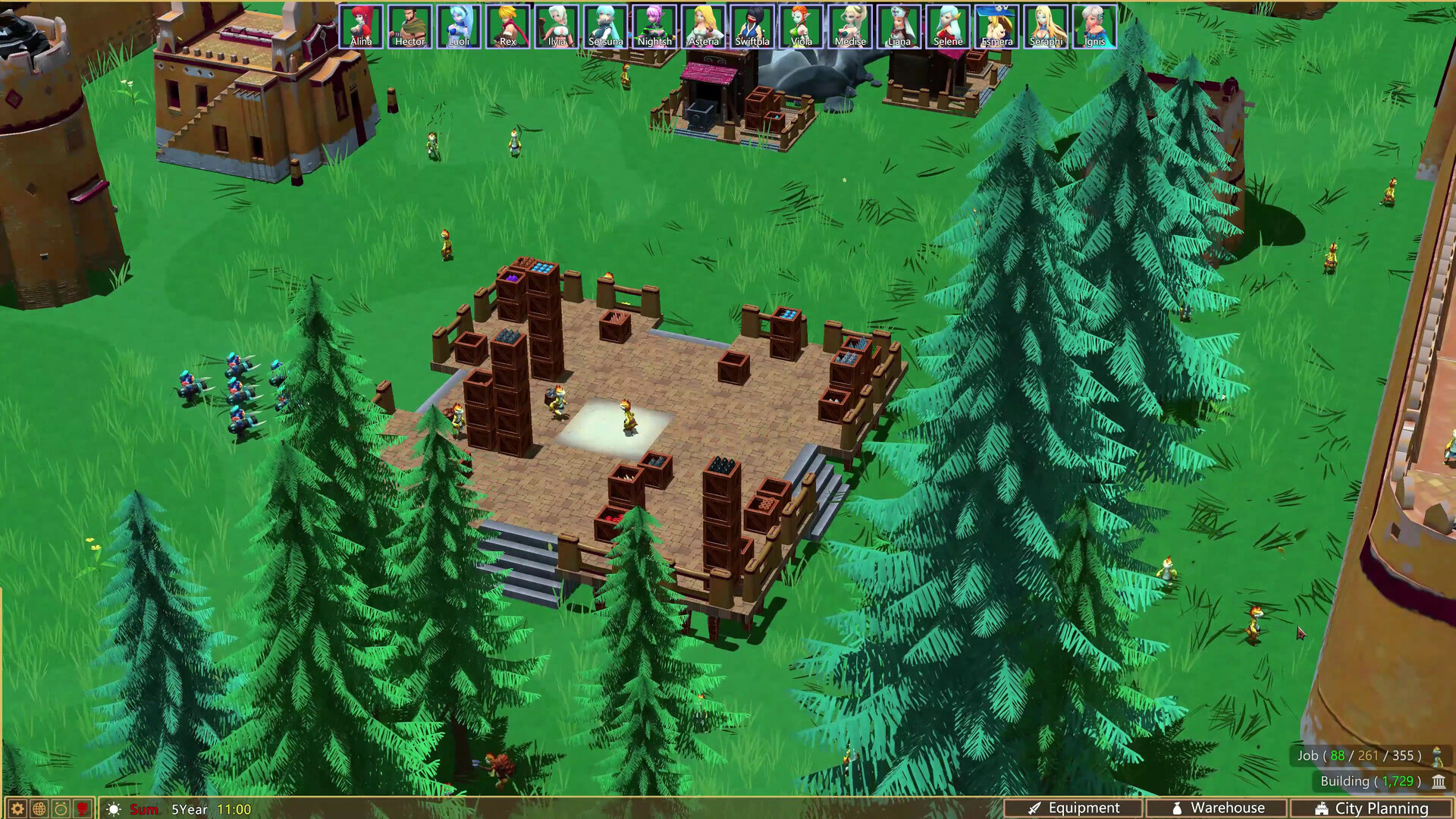Select the alarm clock icon in bottom toolbar
This screenshot has height=819, width=1456.
60,808
